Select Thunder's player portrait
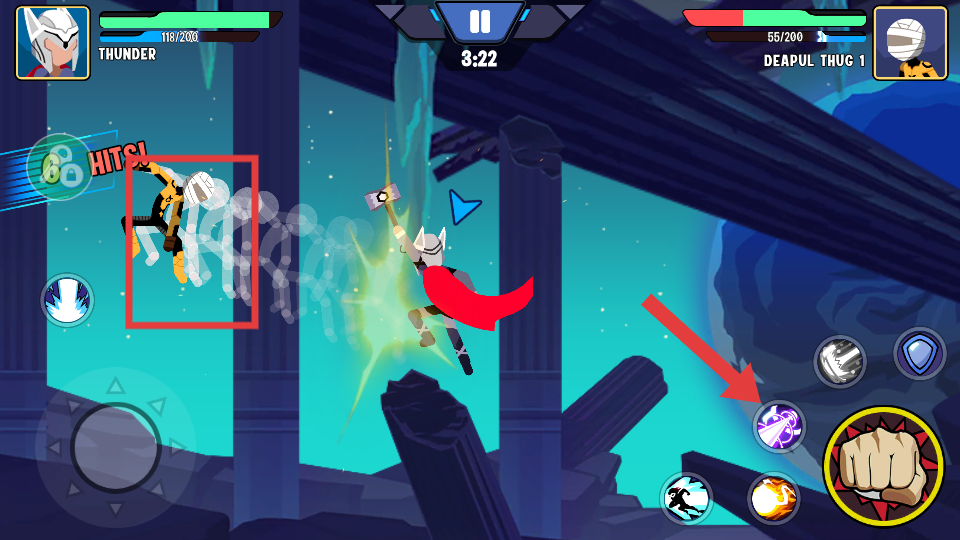Screen dimensions: 960x540 [x=52, y=43]
